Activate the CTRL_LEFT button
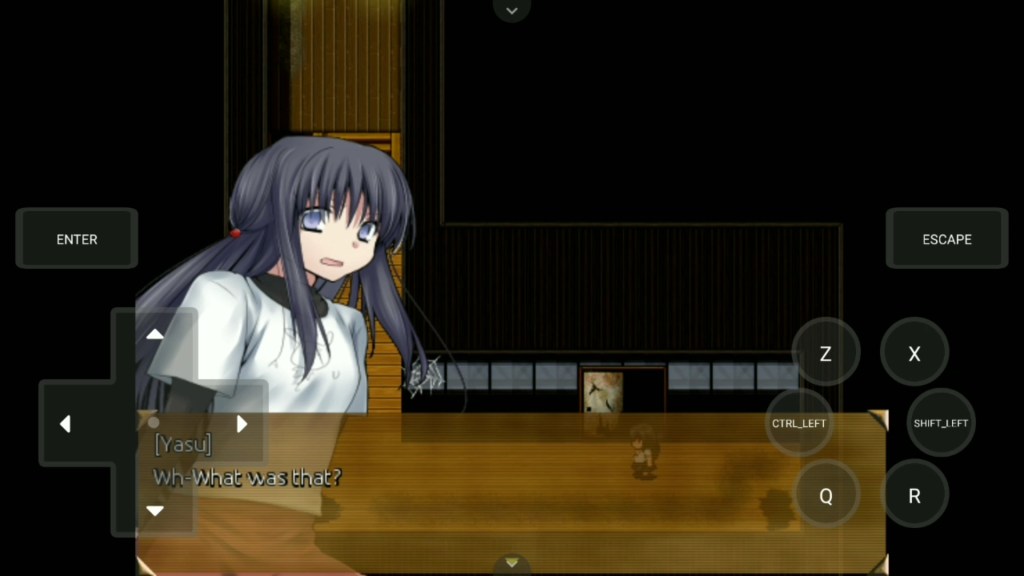The height and width of the screenshot is (576, 1024). [799, 423]
